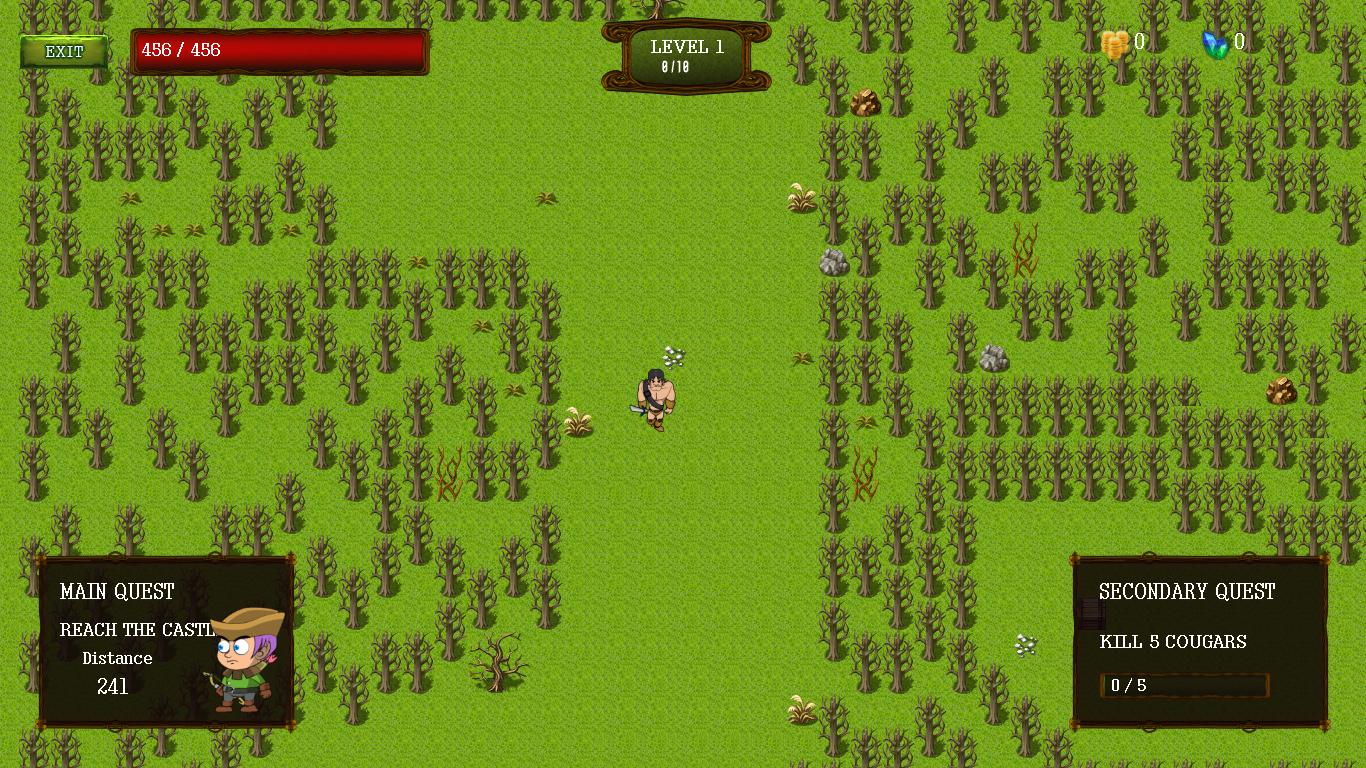Click the yellow grass tuft left of hero

click(x=578, y=422)
